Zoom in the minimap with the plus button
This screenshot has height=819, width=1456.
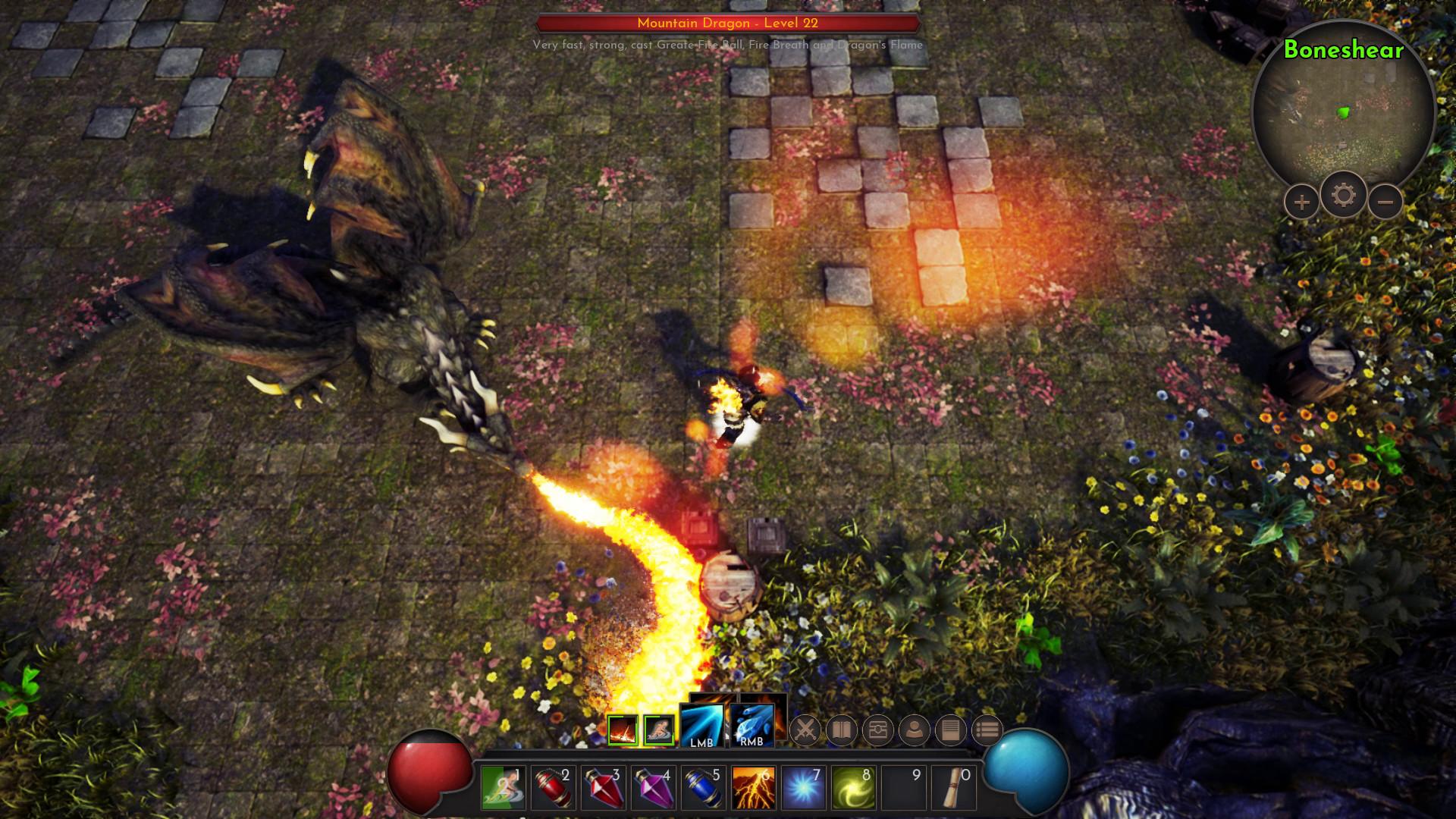(x=1301, y=202)
